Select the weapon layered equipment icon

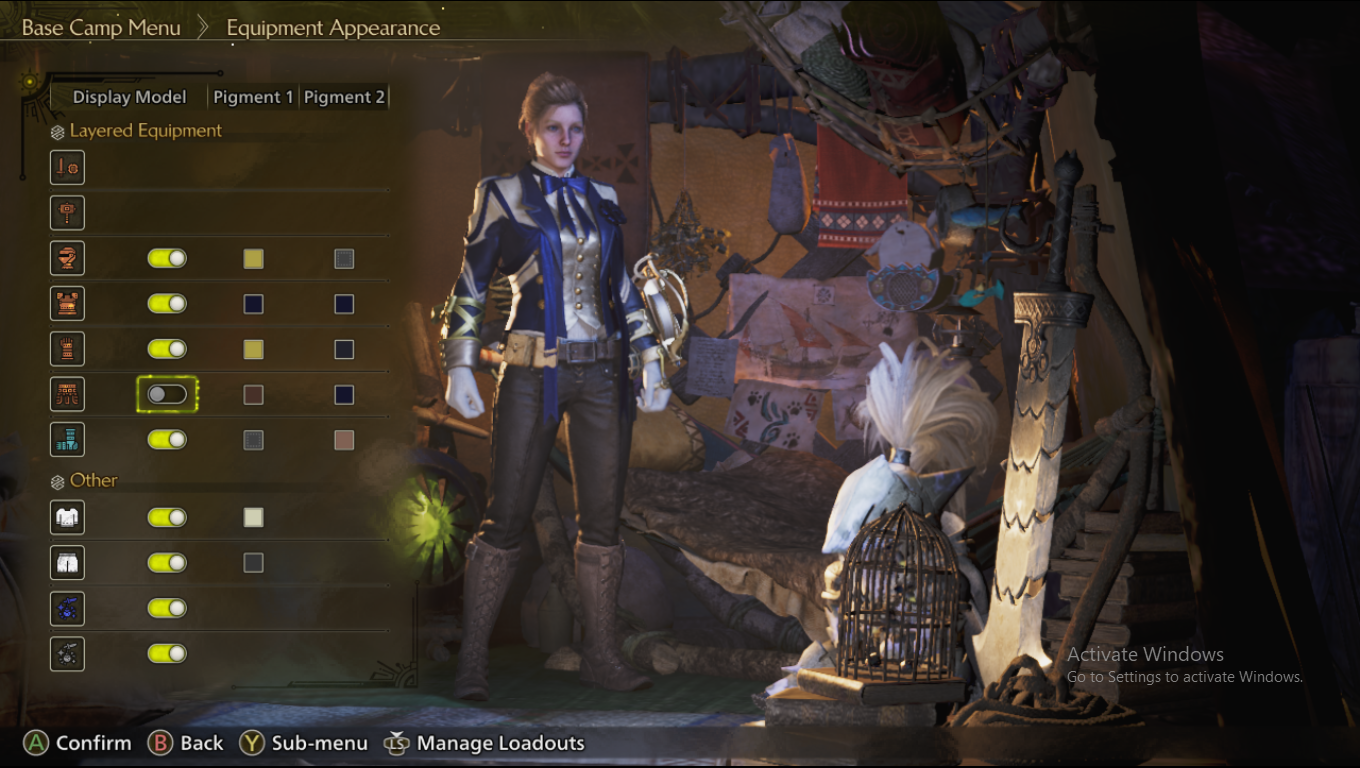[68, 167]
